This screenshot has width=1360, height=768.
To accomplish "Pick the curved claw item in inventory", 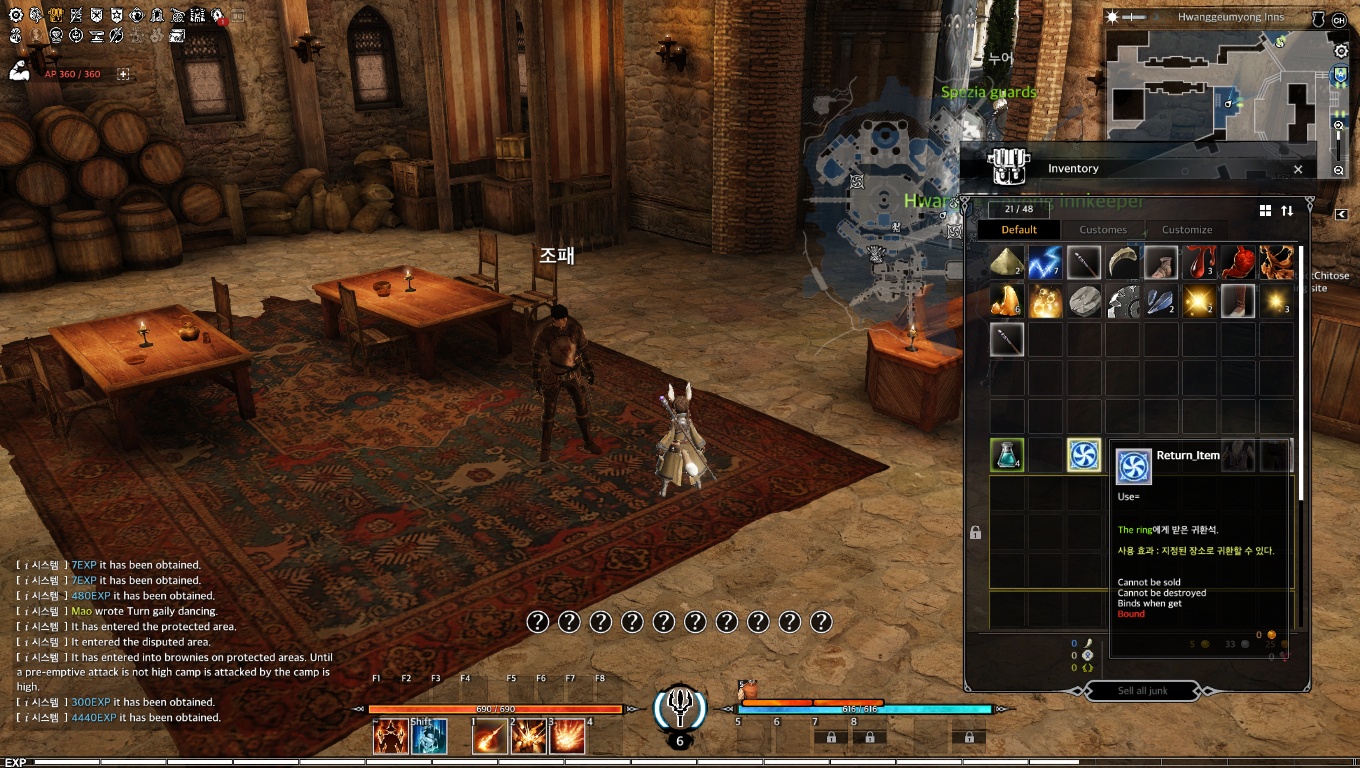I will pyautogui.click(x=1122, y=263).
